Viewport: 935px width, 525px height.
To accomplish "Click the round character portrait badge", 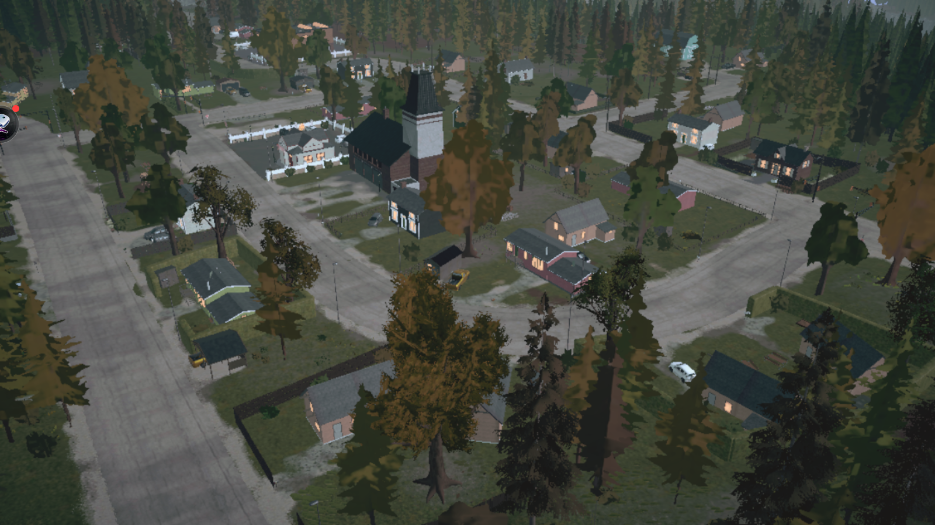I will [5, 123].
